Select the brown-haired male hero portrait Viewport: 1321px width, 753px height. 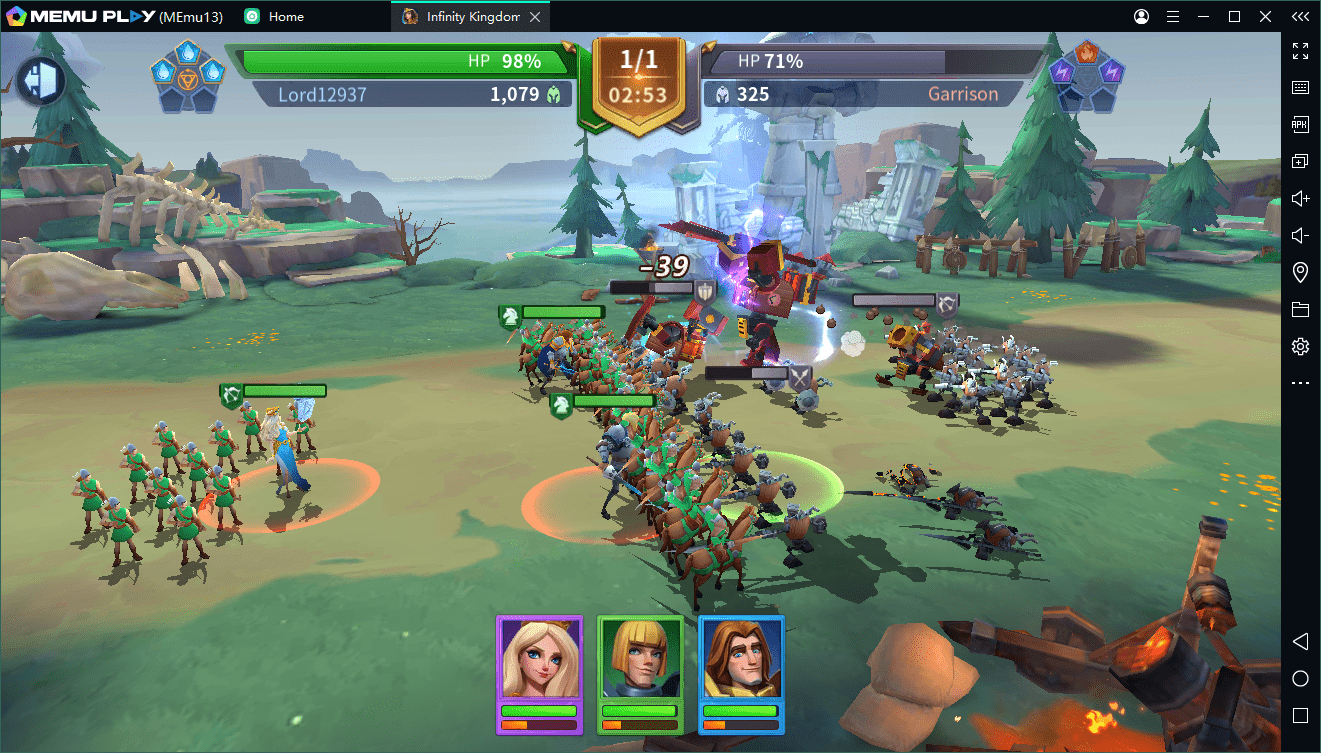(741, 658)
